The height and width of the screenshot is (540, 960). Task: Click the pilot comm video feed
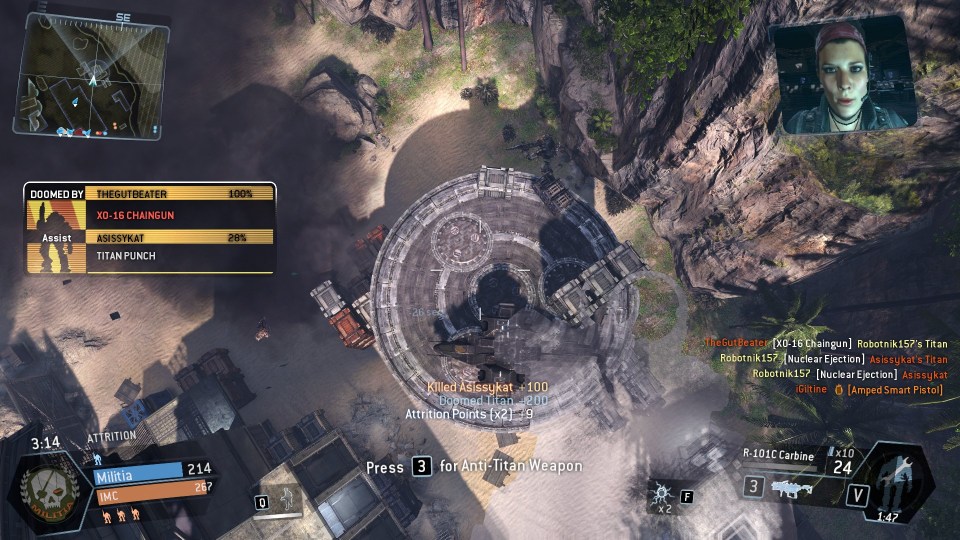point(844,79)
